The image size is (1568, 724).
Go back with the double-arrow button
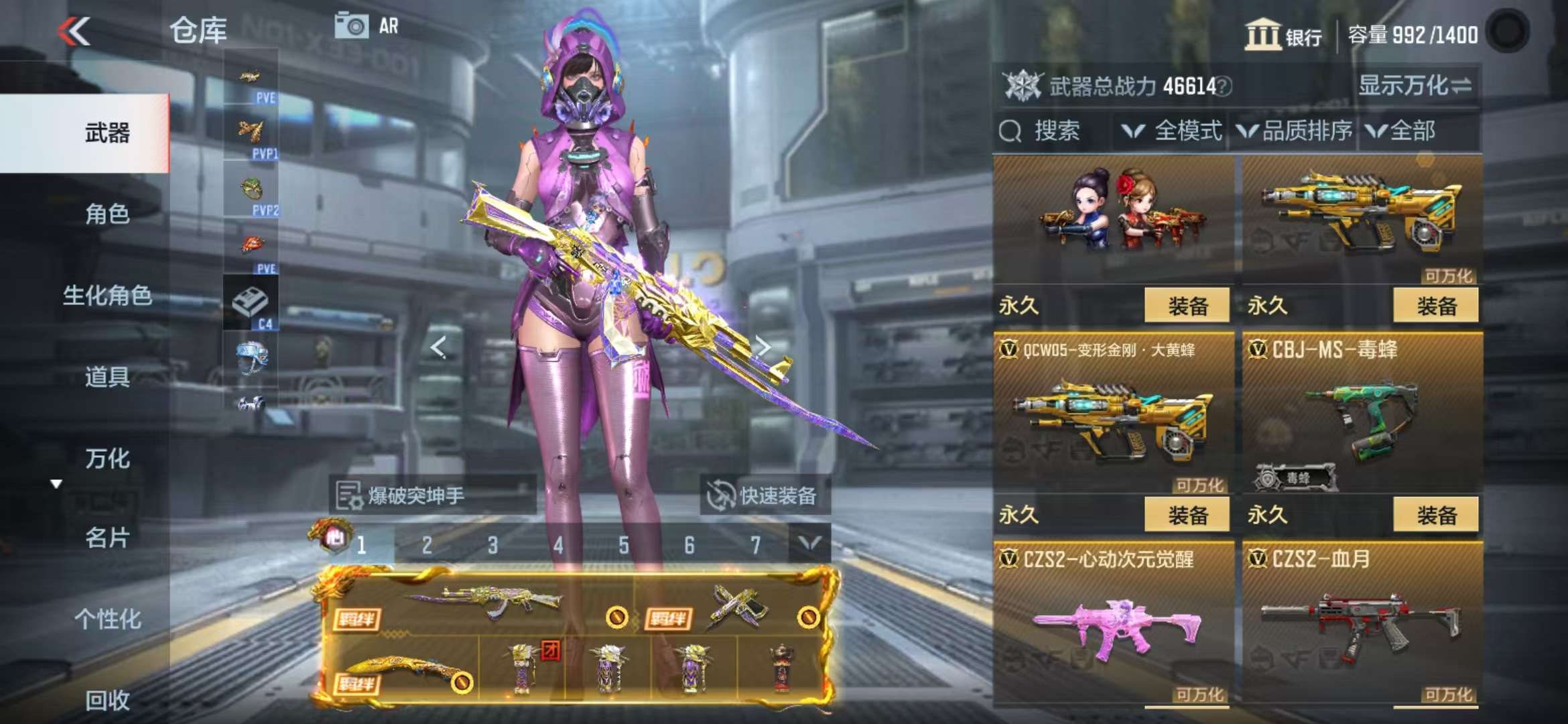tap(74, 31)
